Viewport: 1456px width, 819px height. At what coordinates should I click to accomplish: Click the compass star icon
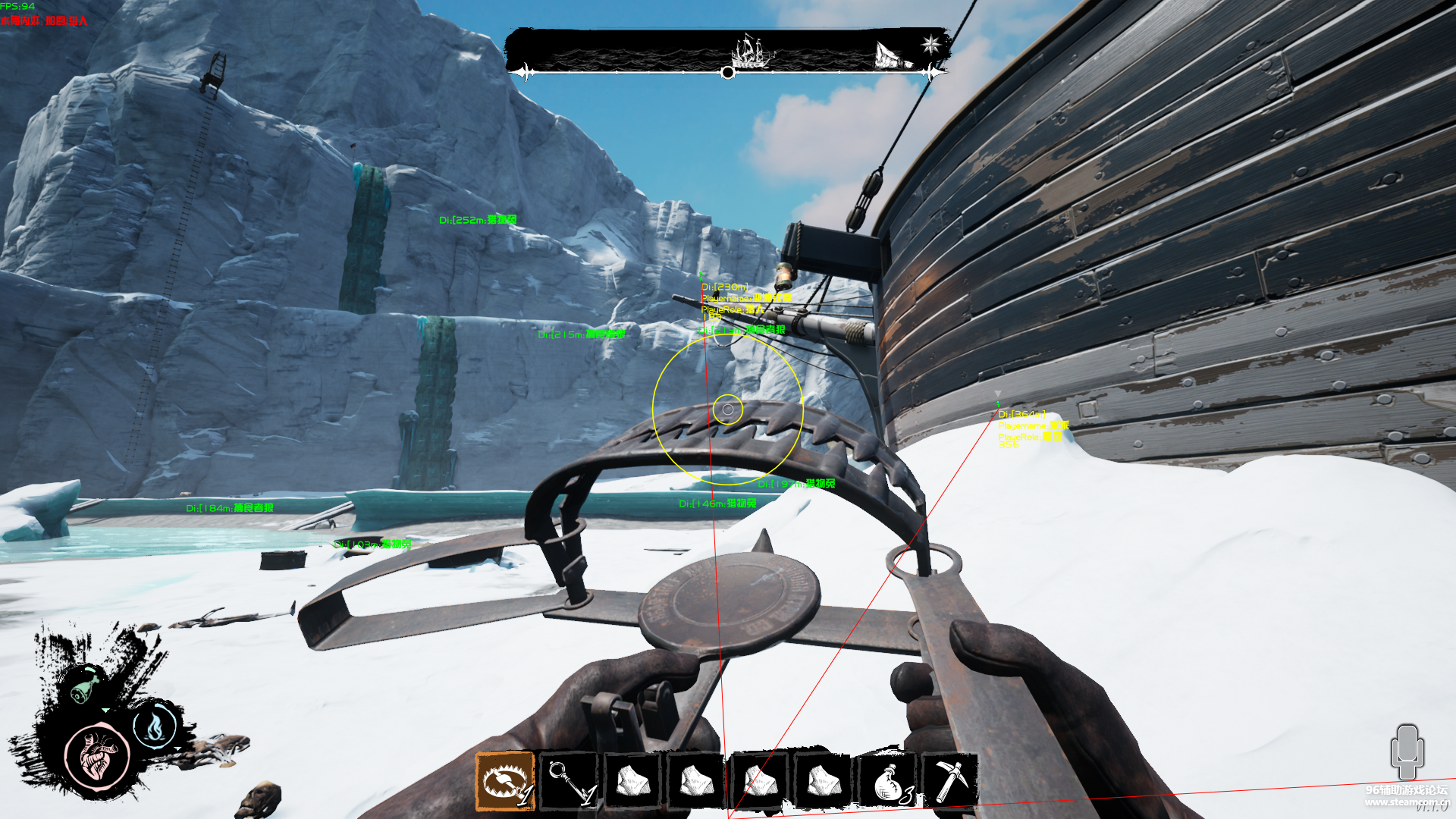coord(931,45)
